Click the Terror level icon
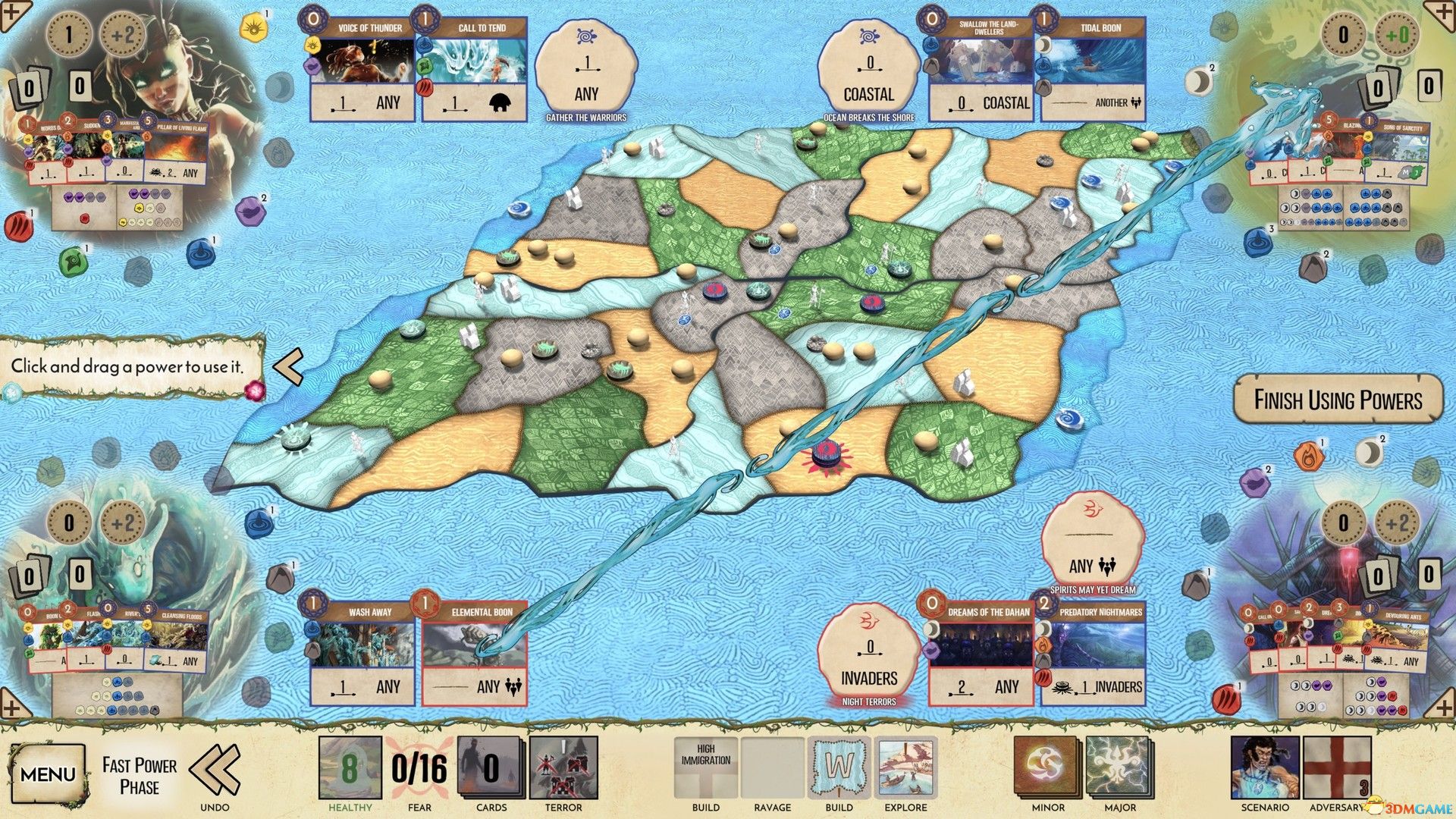 (564, 768)
